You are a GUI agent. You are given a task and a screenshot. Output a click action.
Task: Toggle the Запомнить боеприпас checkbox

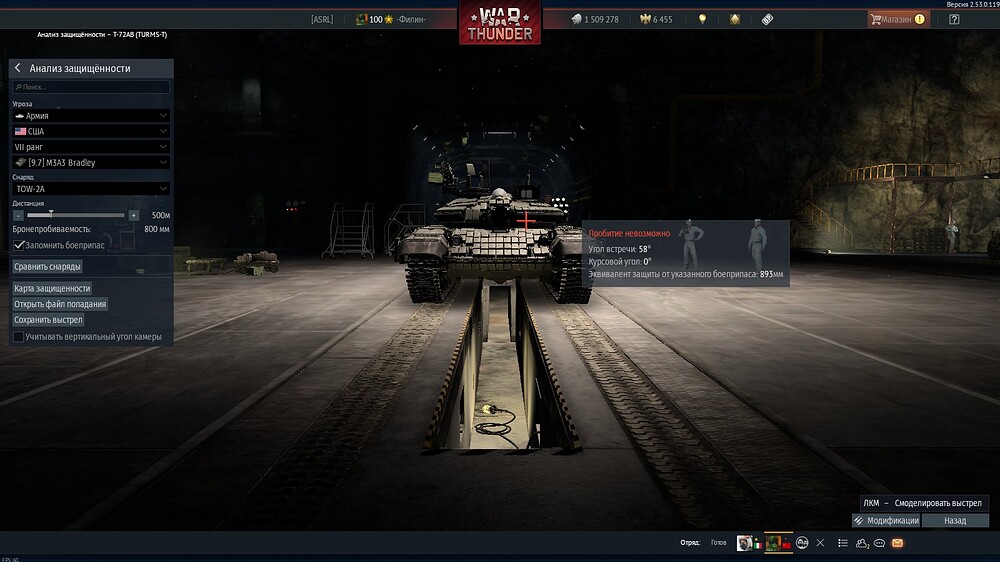19,245
